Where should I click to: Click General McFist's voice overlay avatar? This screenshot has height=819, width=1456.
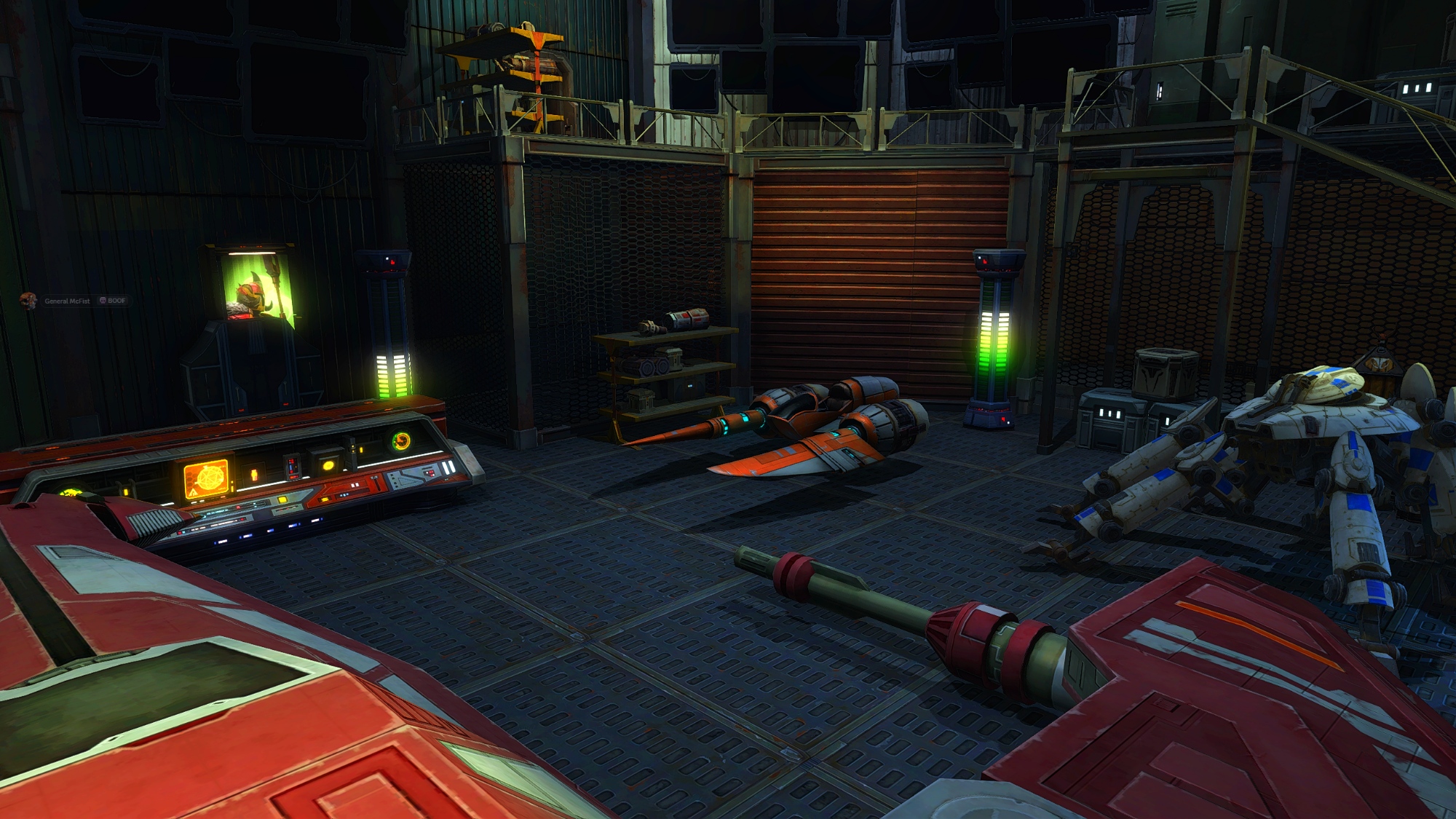28,301
